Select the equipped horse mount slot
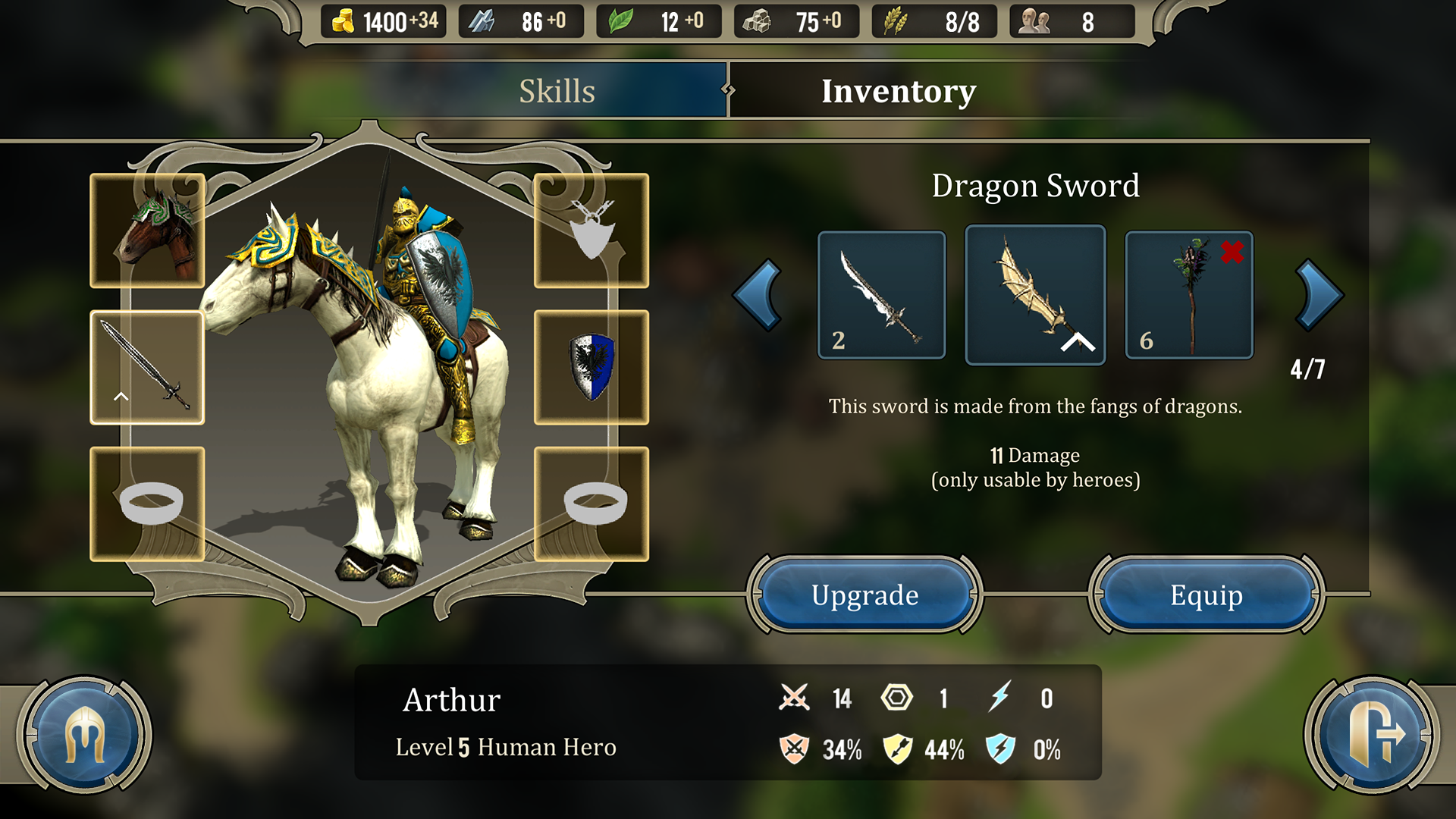Viewport: 1456px width, 819px height. (147, 231)
